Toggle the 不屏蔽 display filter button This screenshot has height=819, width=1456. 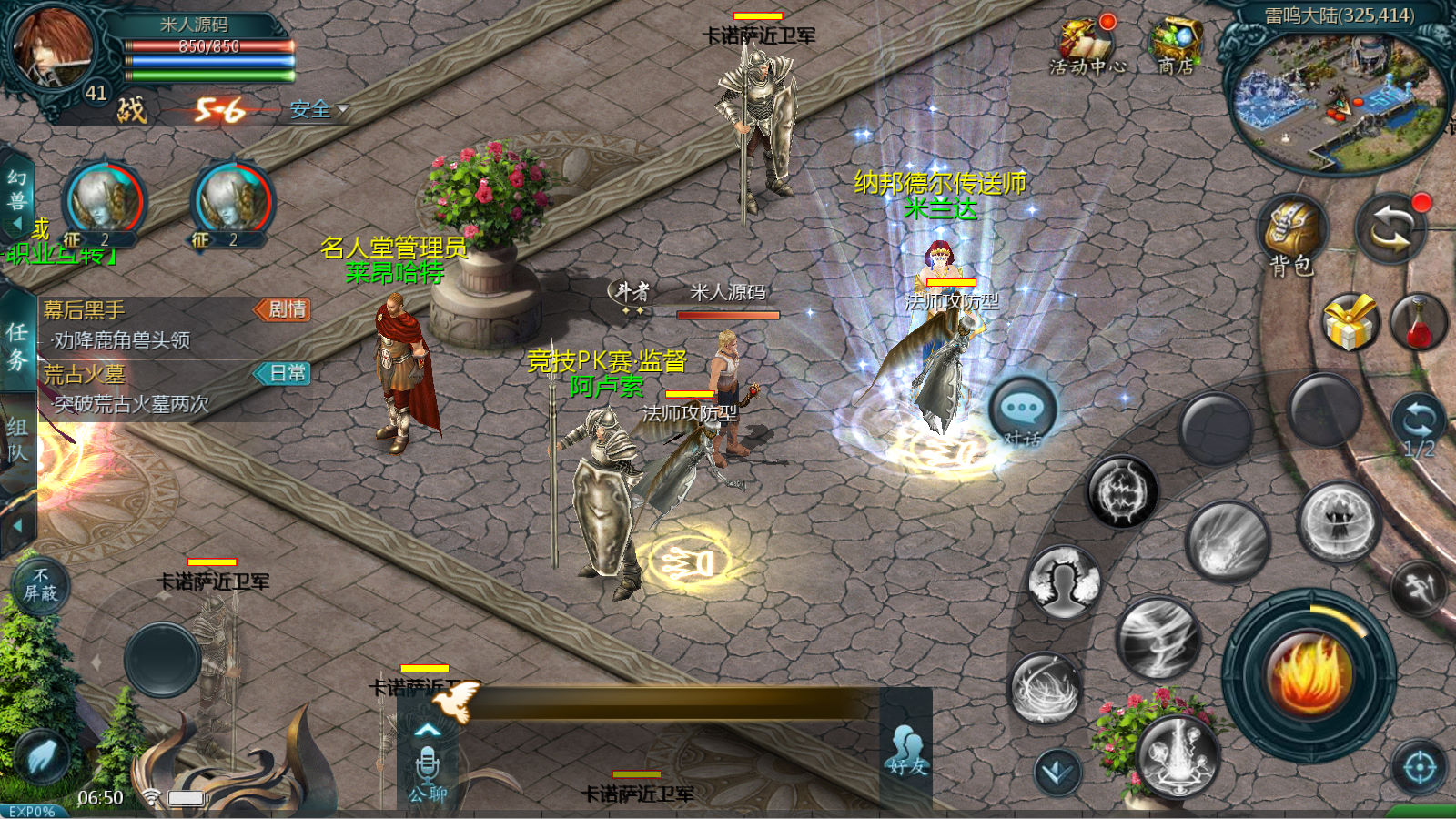point(40,585)
